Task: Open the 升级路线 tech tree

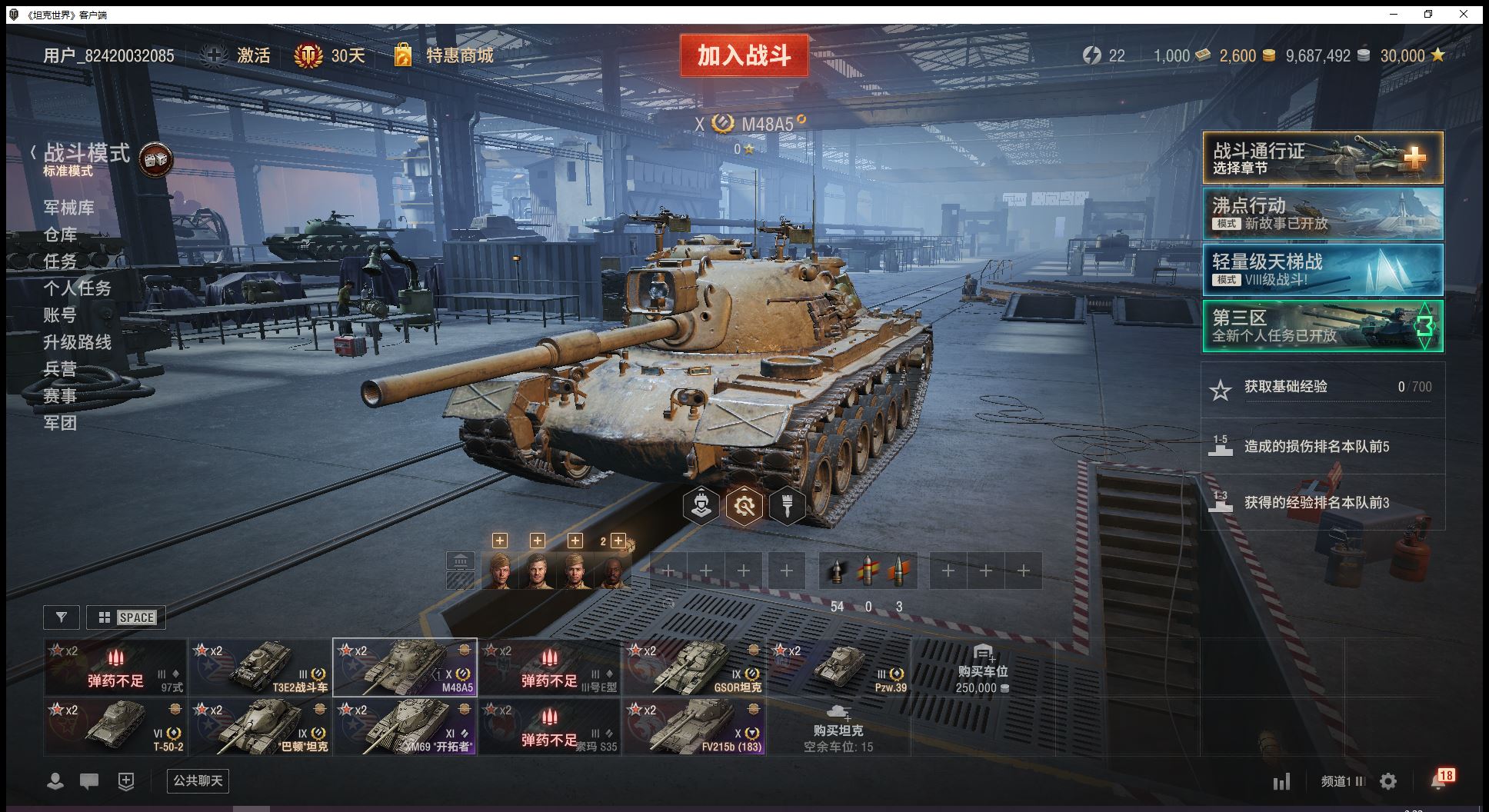Action: (x=78, y=342)
